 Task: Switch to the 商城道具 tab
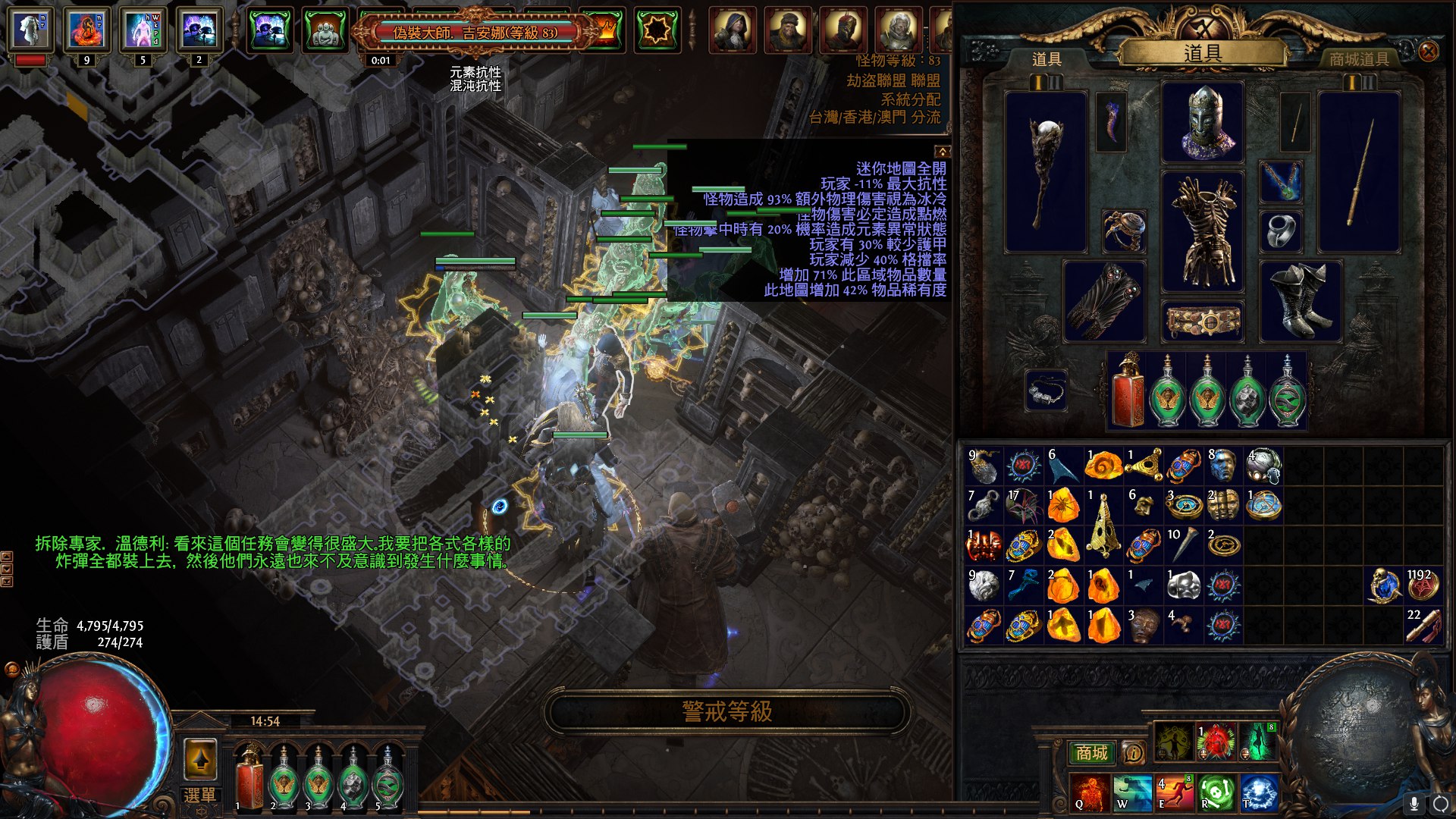(x=1358, y=59)
